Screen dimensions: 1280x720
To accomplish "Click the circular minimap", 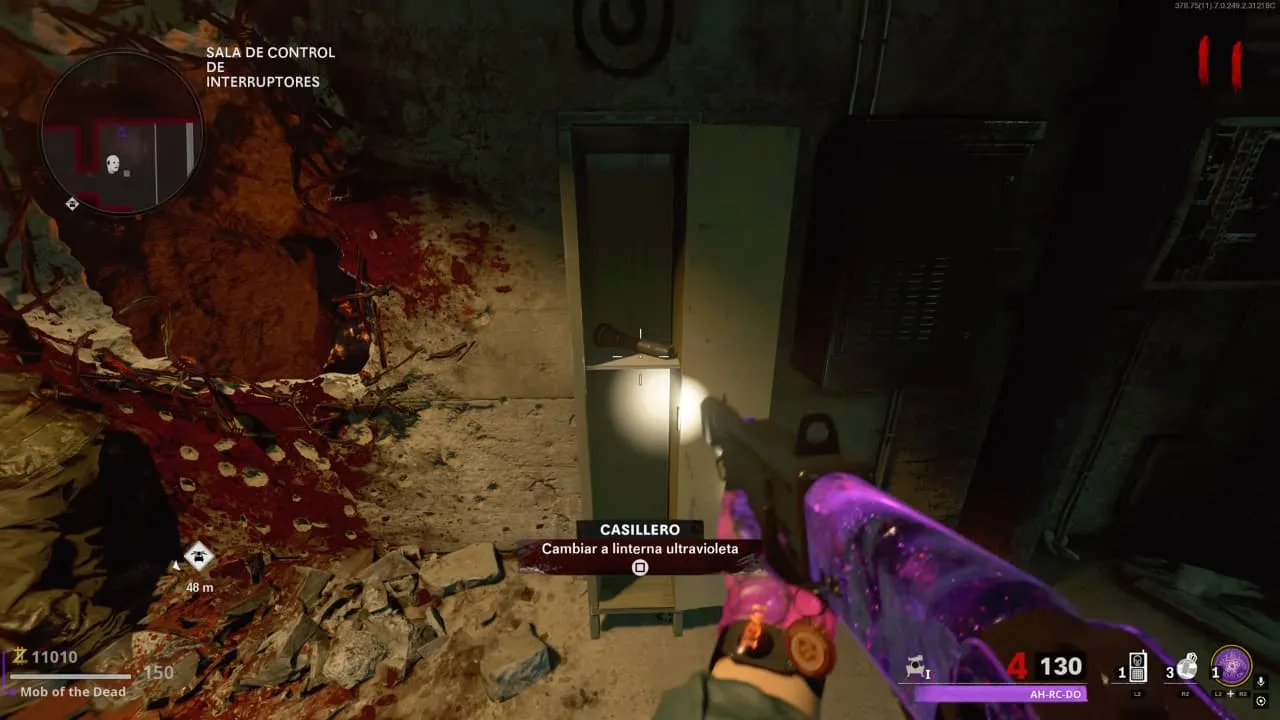I will 123,132.
